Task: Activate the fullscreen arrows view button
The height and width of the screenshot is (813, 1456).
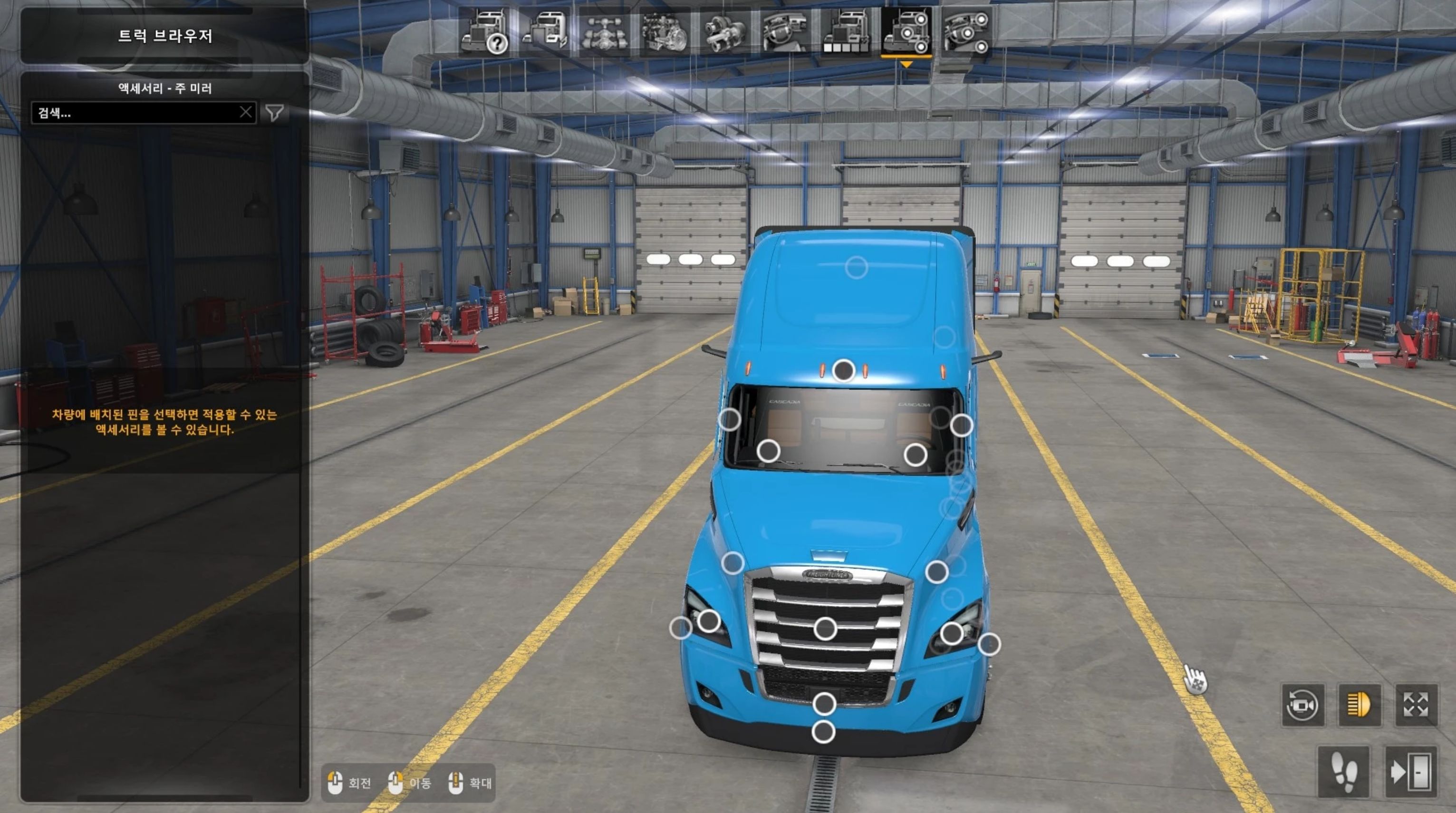Action: [x=1416, y=705]
